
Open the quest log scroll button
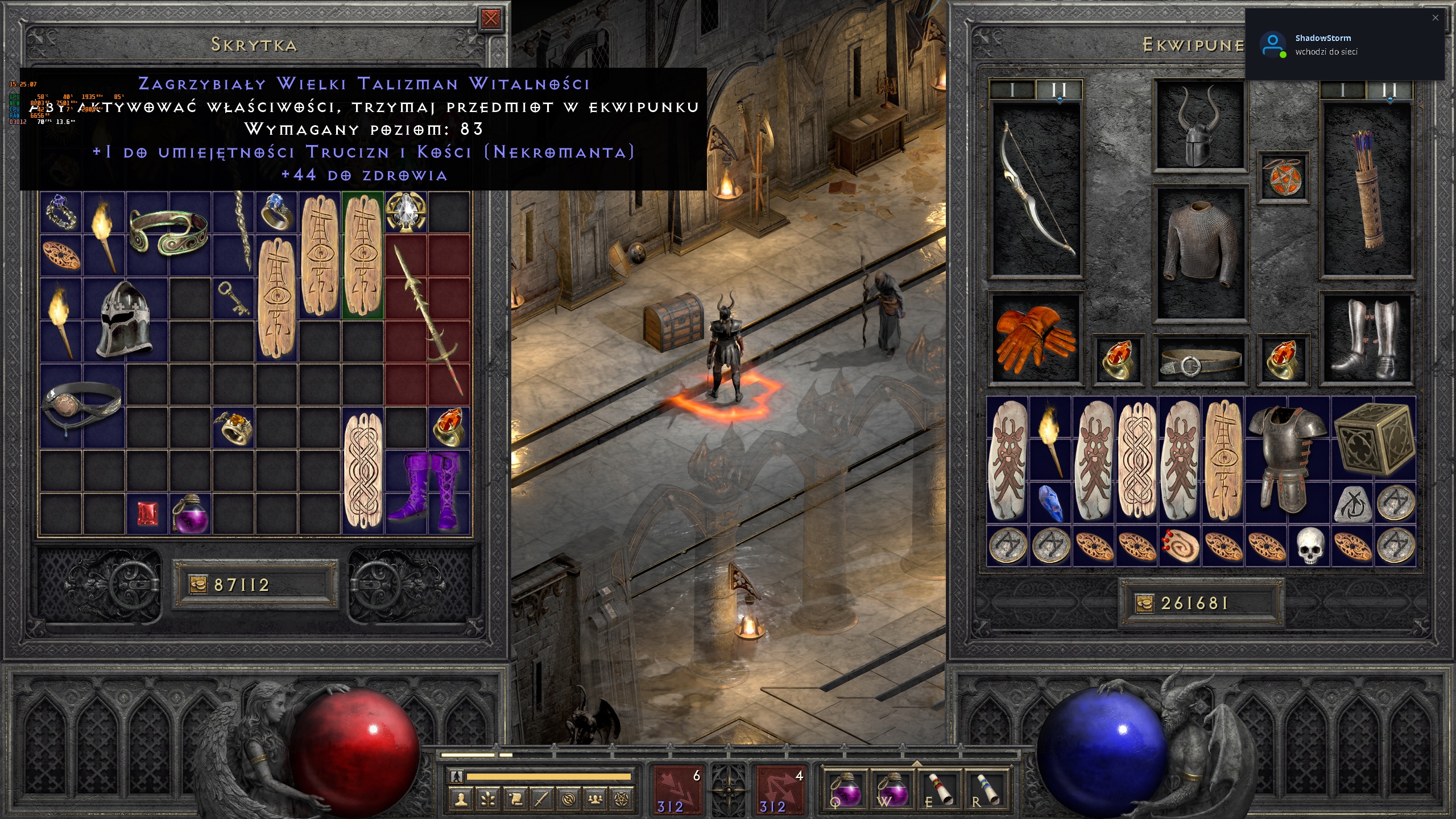(515, 800)
